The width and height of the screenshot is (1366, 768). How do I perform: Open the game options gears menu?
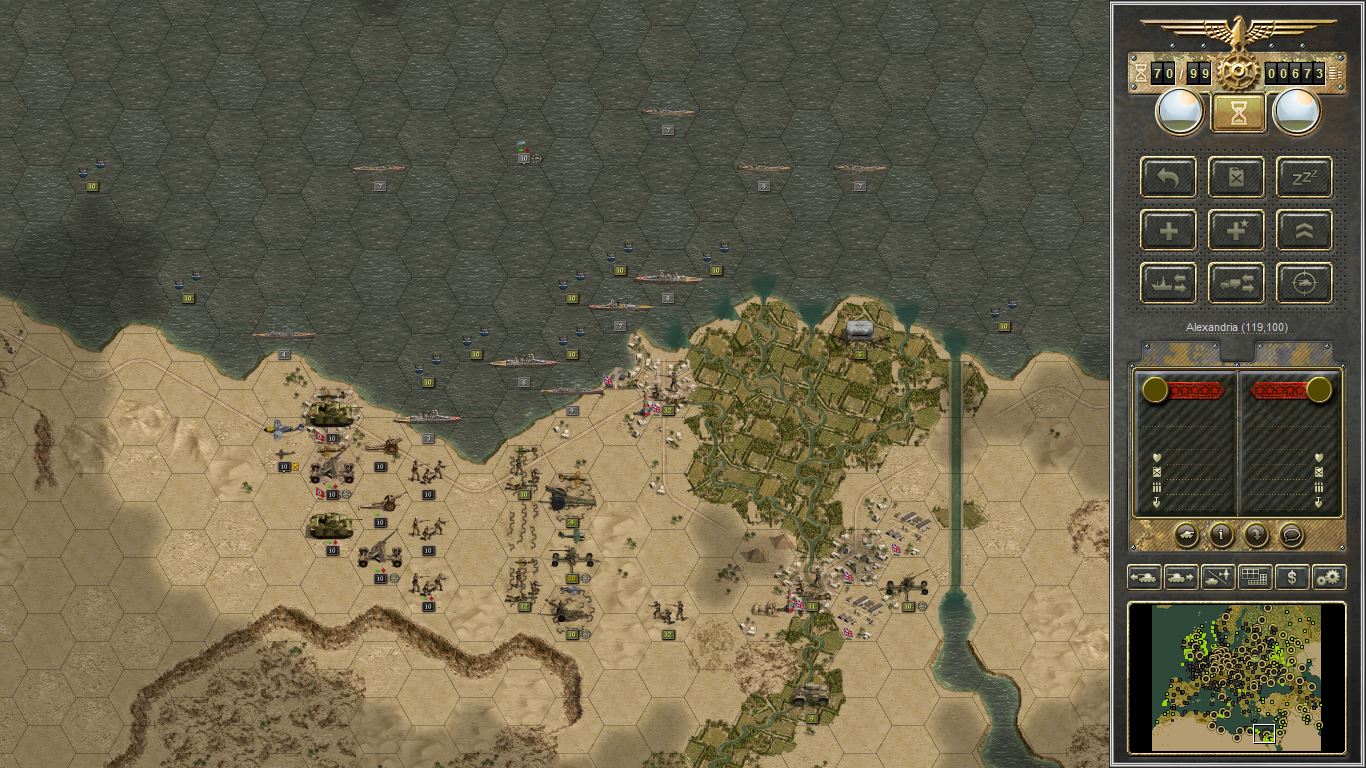[x=1330, y=577]
